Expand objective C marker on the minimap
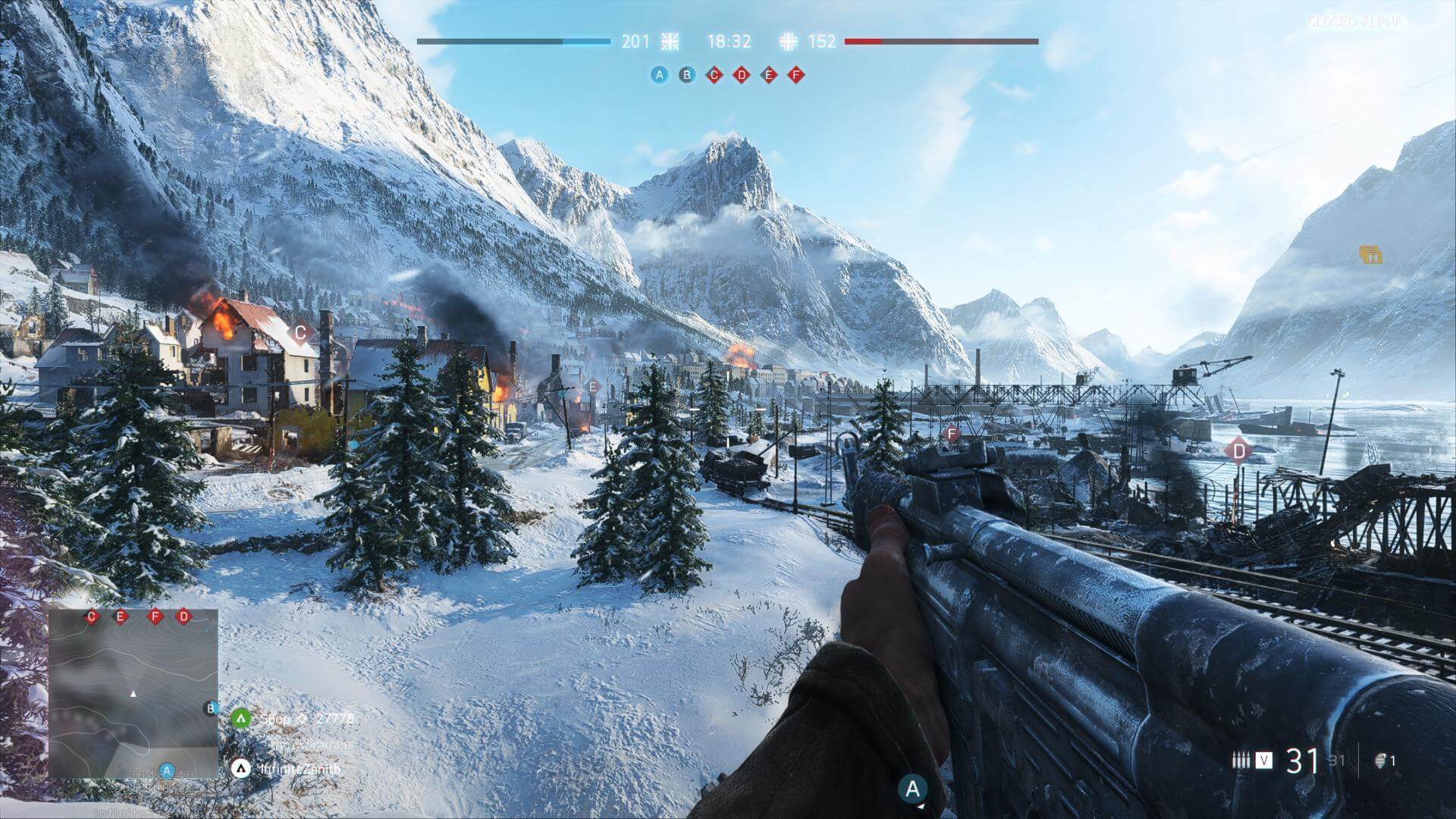The image size is (1456, 819). click(x=91, y=617)
